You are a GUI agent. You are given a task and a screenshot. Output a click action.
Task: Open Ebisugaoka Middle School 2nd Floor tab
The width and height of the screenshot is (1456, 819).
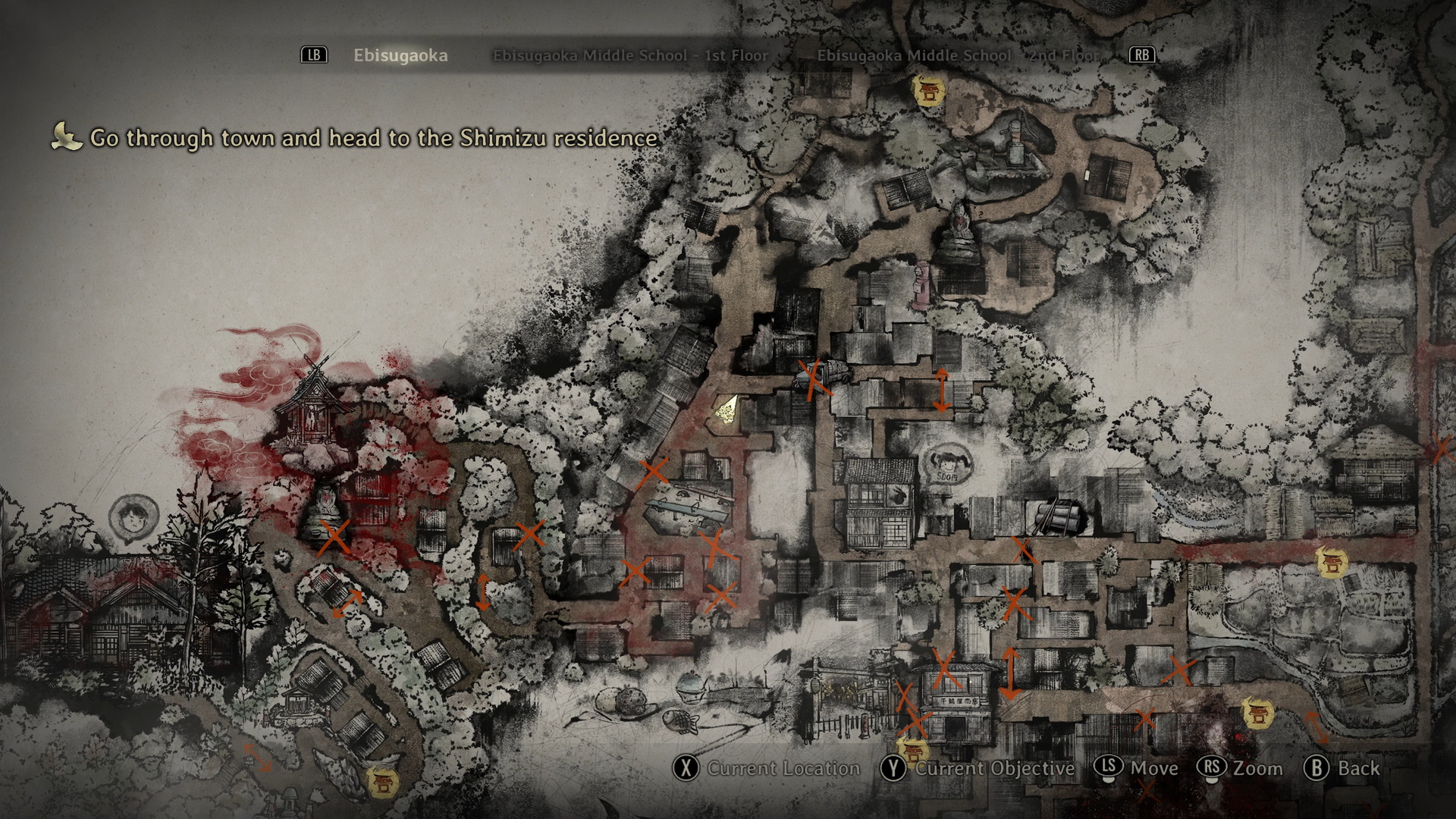[958, 55]
